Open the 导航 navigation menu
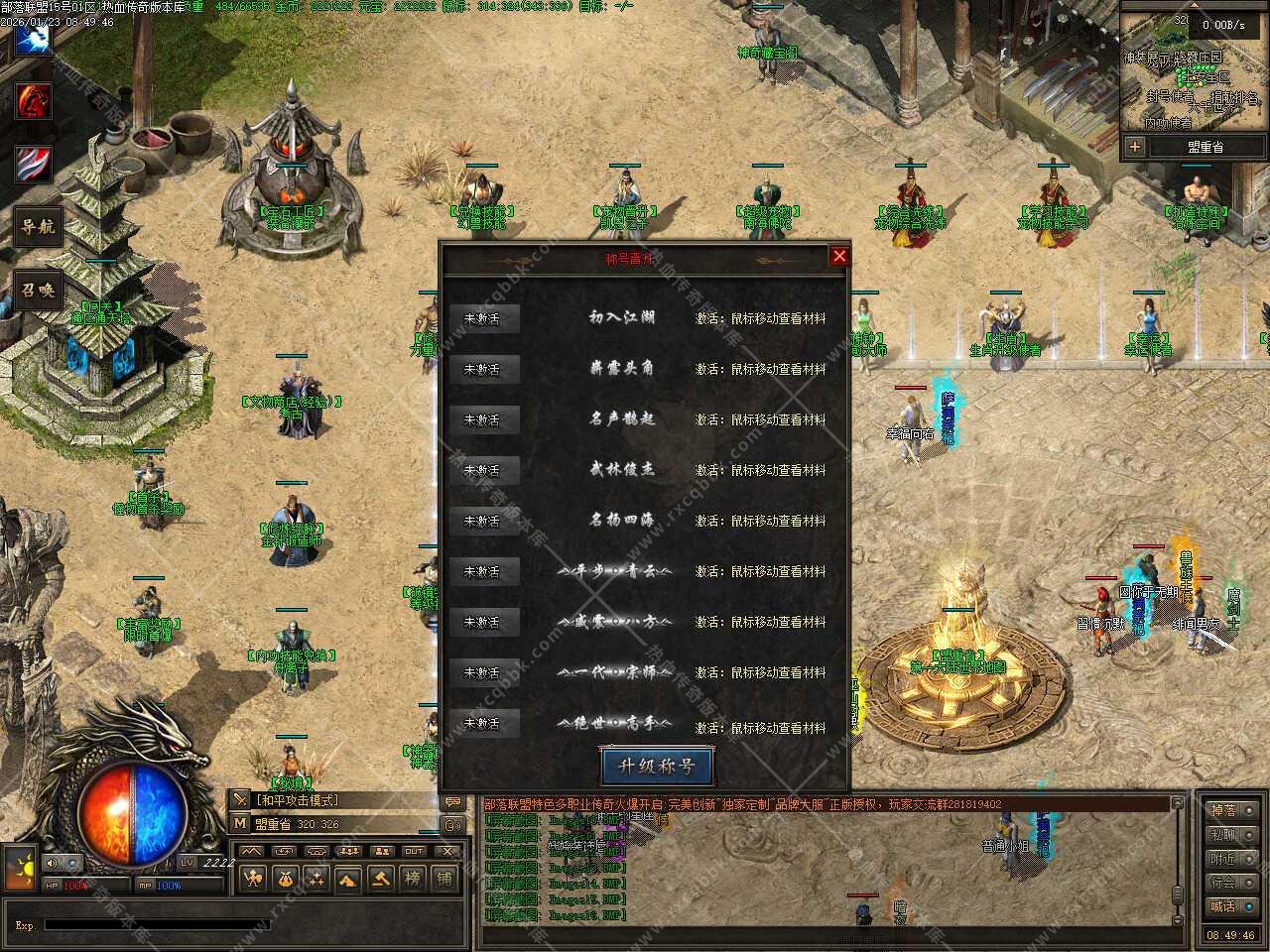Image resolution: width=1270 pixels, height=952 pixels. coord(38,227)
